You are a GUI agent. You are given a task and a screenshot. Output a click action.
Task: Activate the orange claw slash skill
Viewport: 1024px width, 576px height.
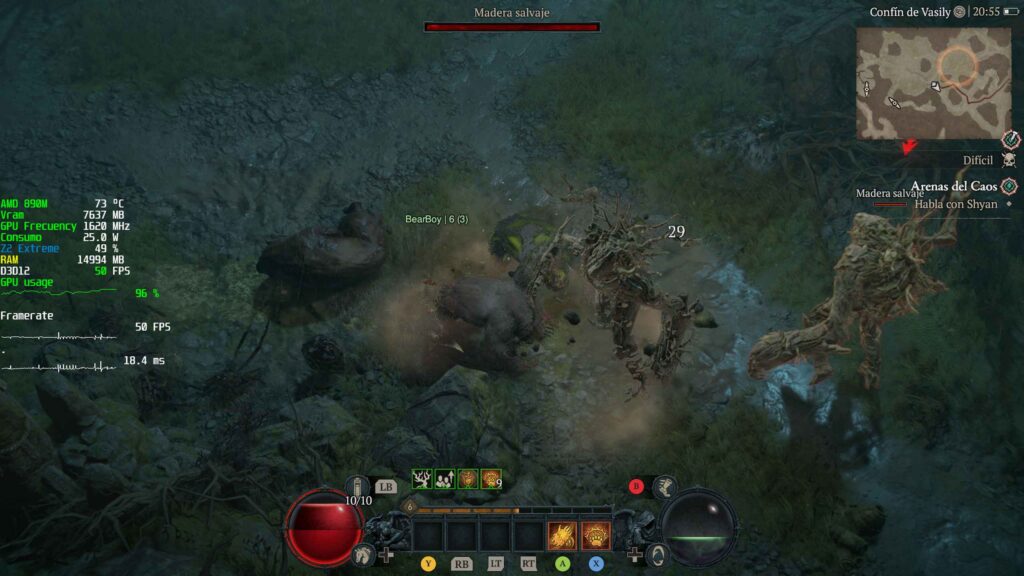[x=562, y=536]
